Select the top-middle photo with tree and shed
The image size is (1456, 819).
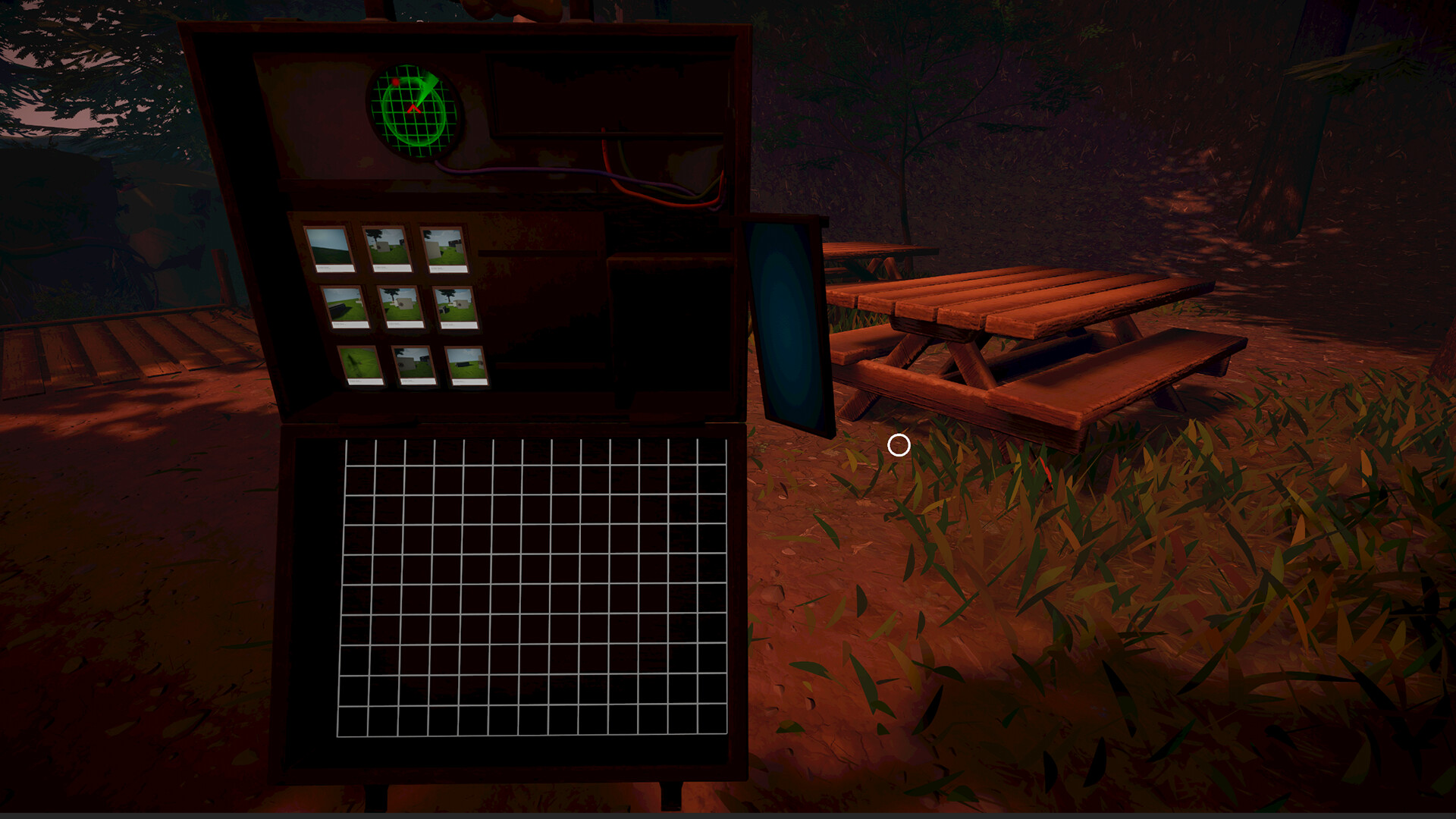387,246
